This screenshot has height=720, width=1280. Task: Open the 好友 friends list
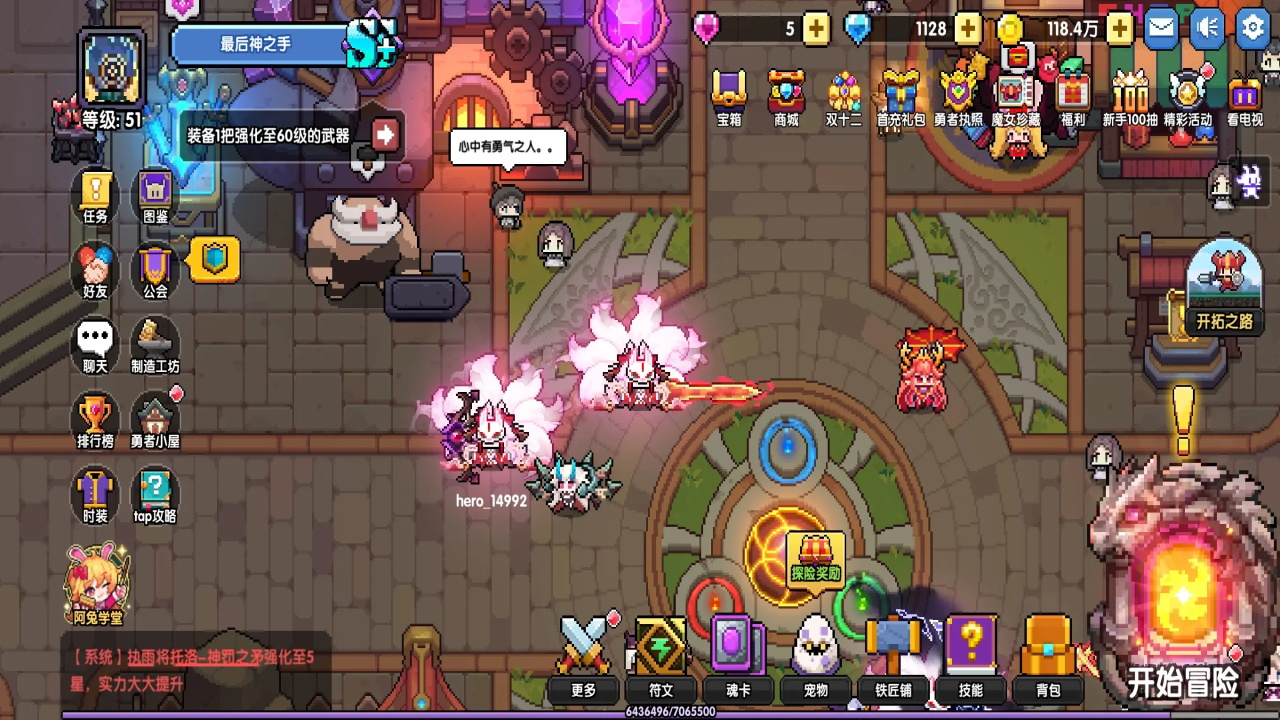(95, 270)
